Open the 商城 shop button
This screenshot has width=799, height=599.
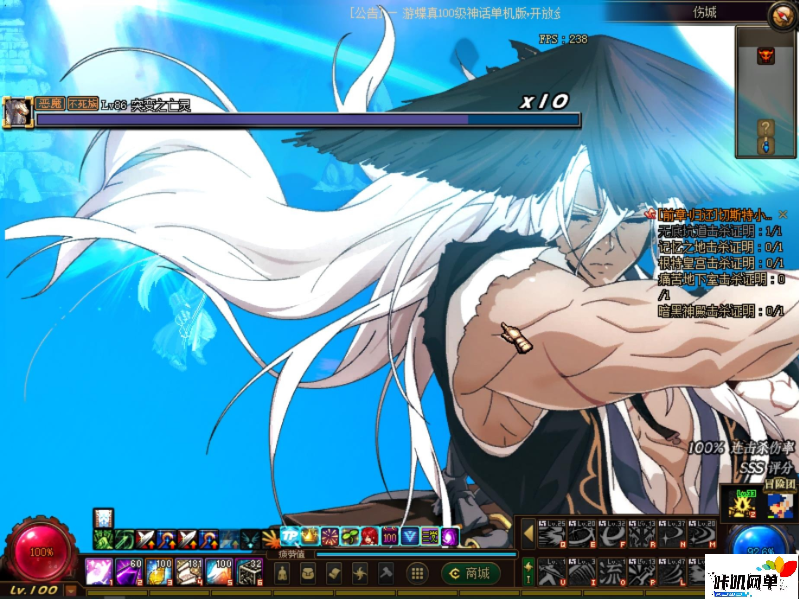coord(470,573)
